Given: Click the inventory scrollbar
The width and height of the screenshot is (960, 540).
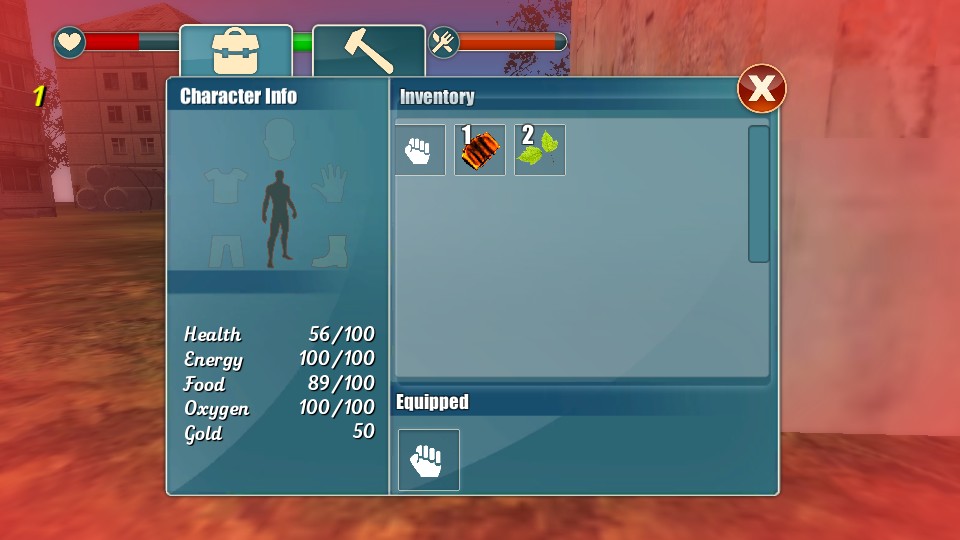Looking at the screenshot, I should click(759, 194).
